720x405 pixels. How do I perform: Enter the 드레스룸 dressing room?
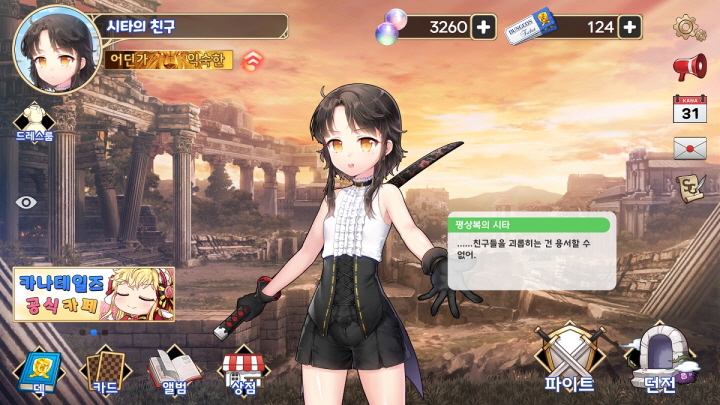click(x=33, y=120)
